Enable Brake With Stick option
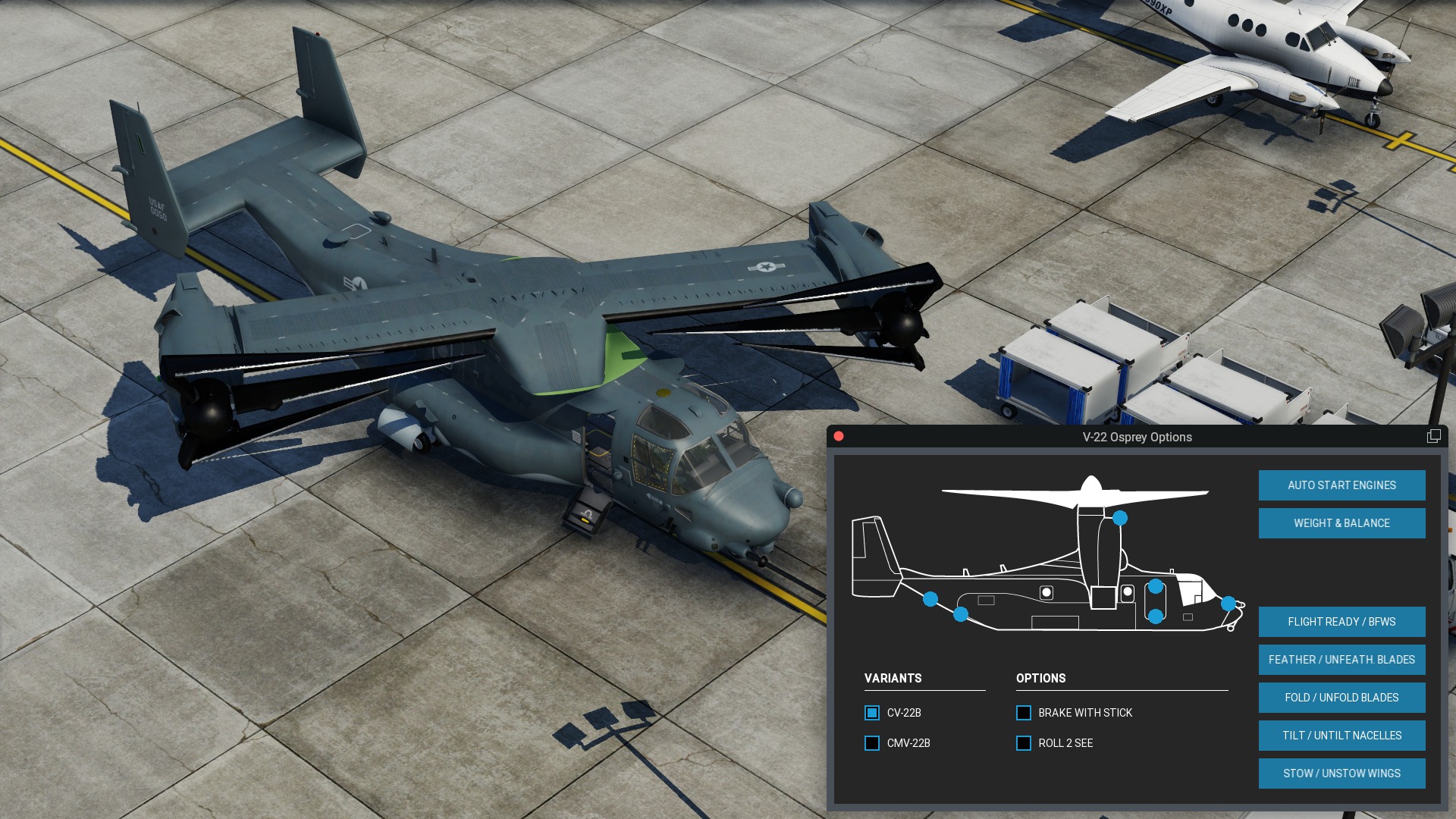Image resolution: width=1456 pixels, height=819 pixels. point(1024,713)
